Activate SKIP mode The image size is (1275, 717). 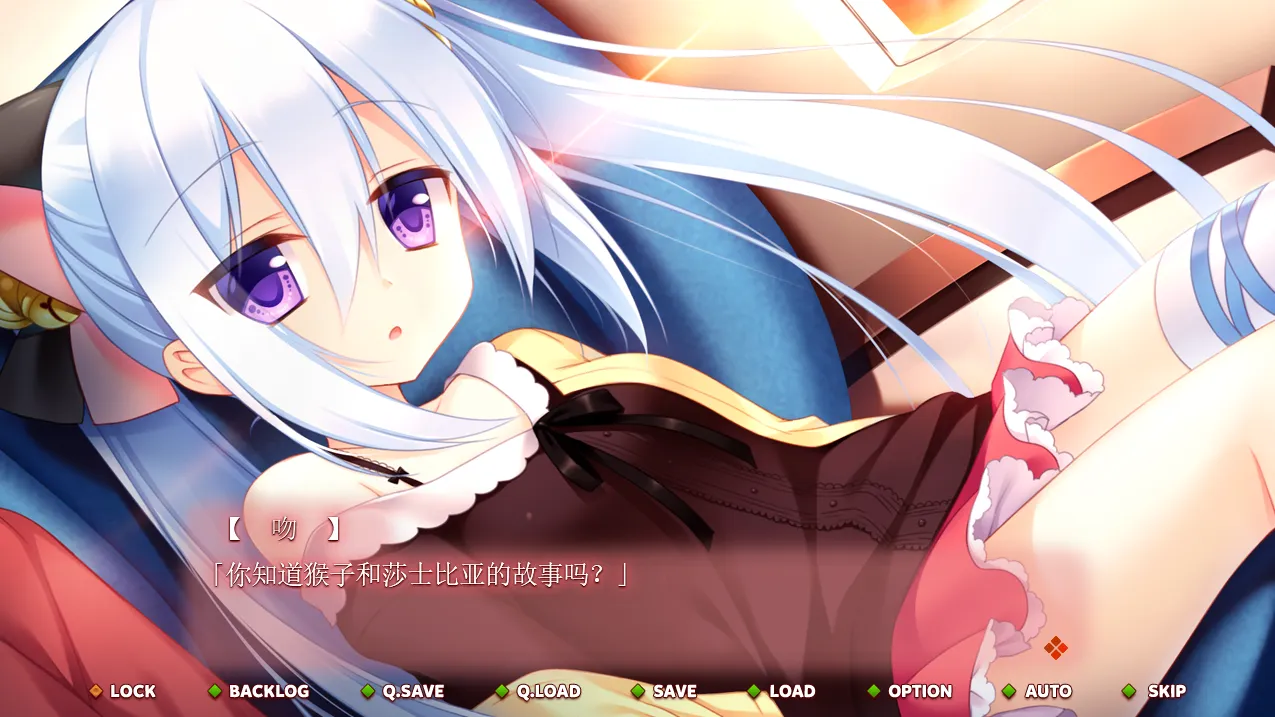click(1155, 691)
